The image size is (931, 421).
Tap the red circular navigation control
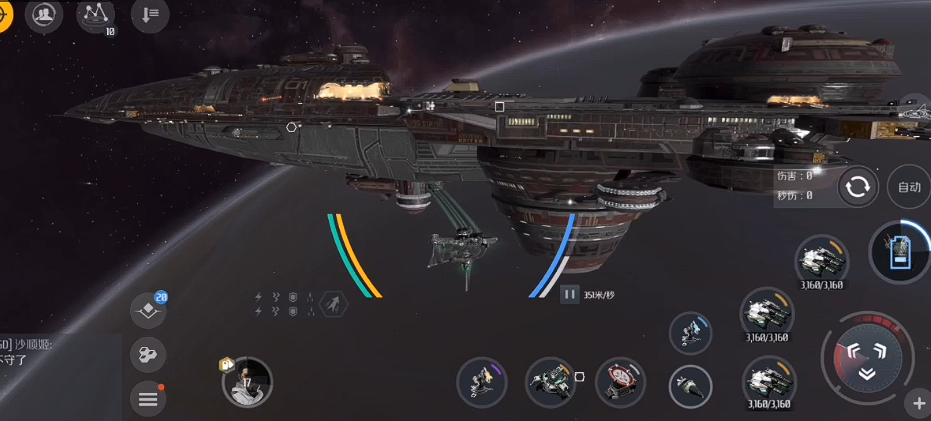point(866,359)
